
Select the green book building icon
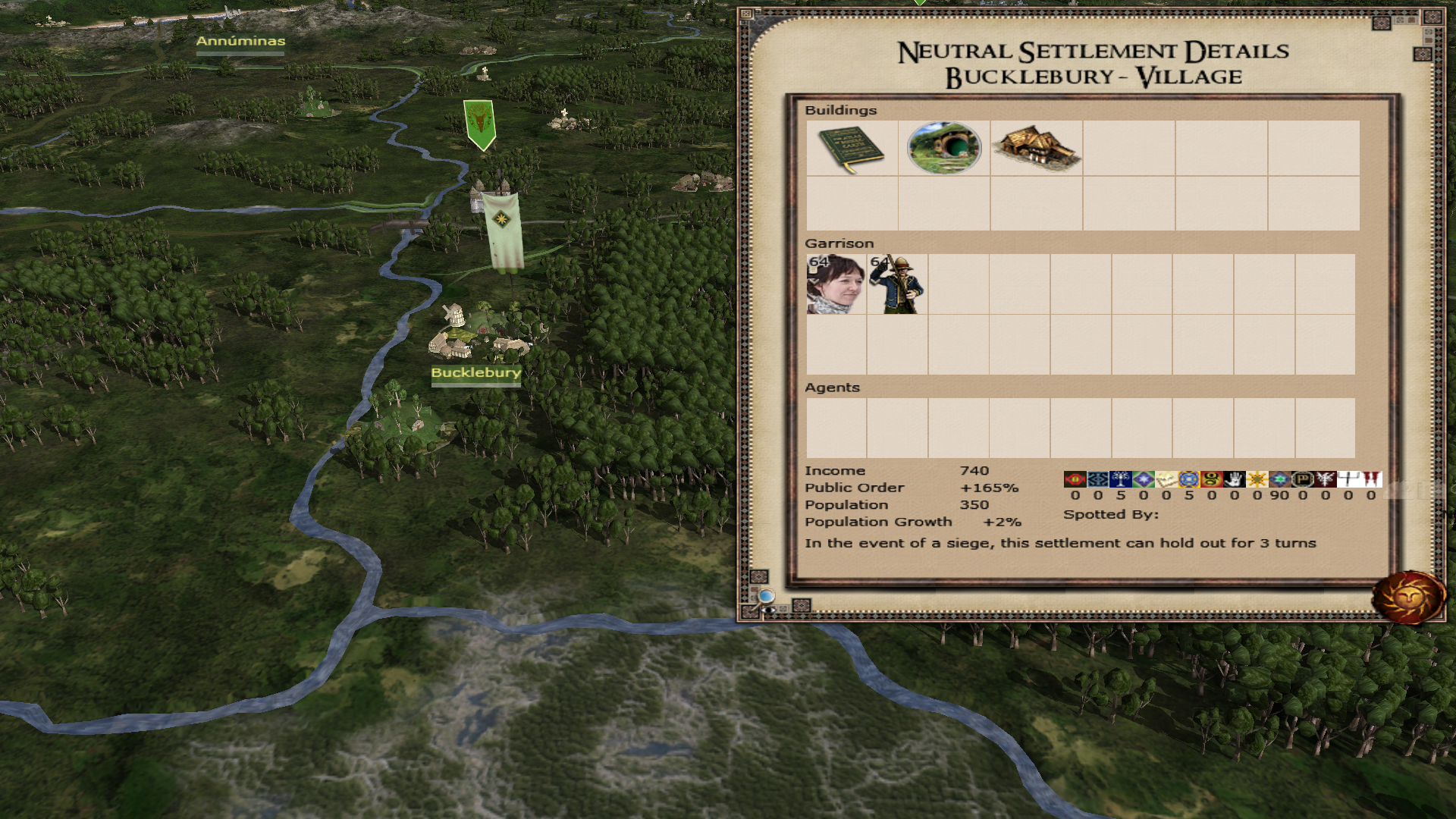(x=851, y=149)
